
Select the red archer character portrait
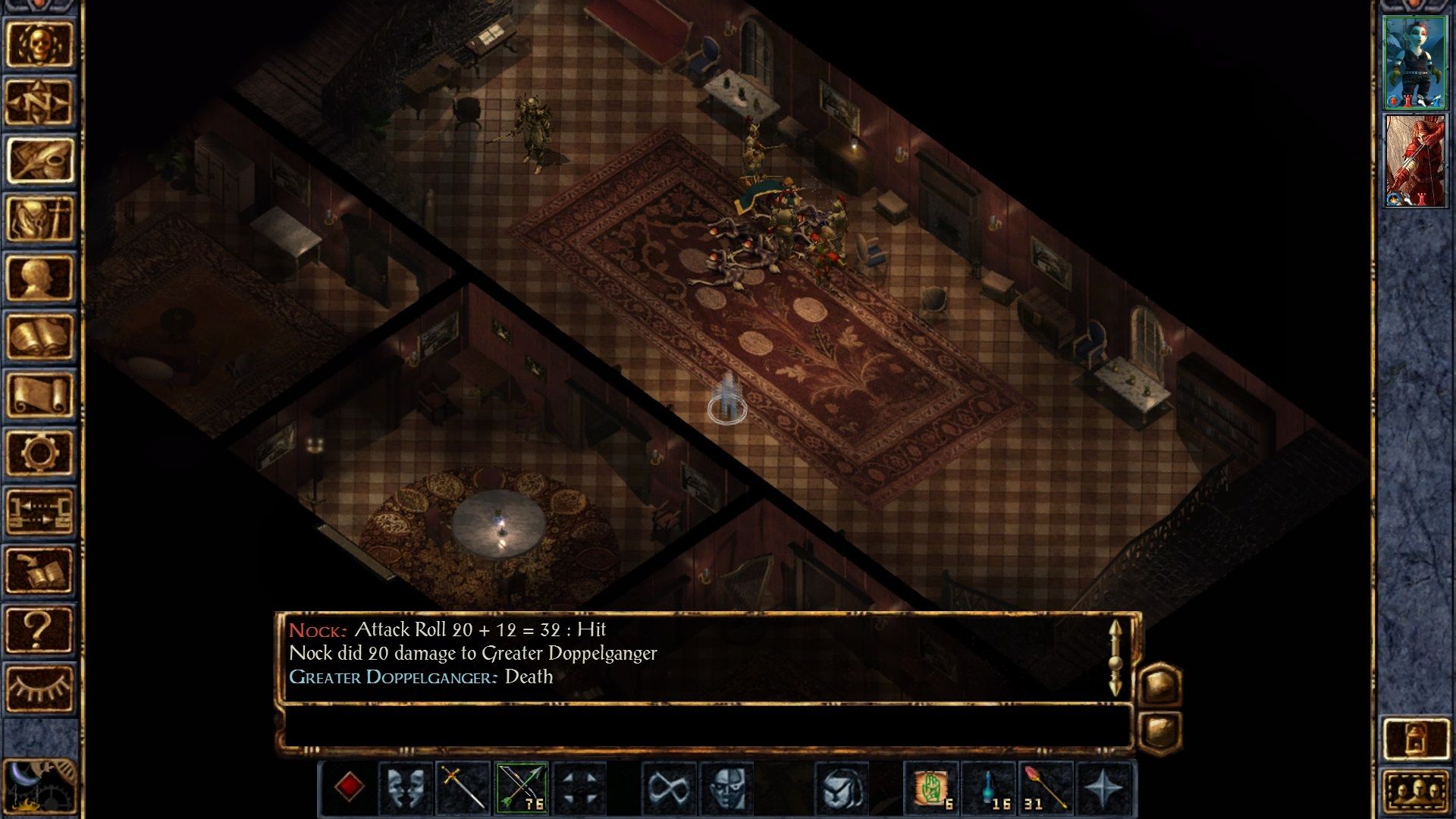coord(1414,161)
